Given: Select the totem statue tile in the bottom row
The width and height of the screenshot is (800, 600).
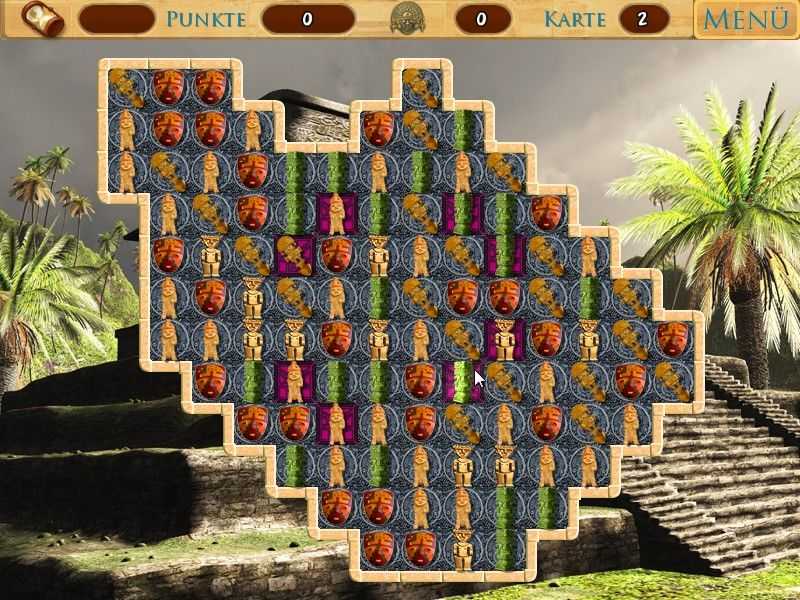Looking at the screenshot, I should (x=462, y=548).
